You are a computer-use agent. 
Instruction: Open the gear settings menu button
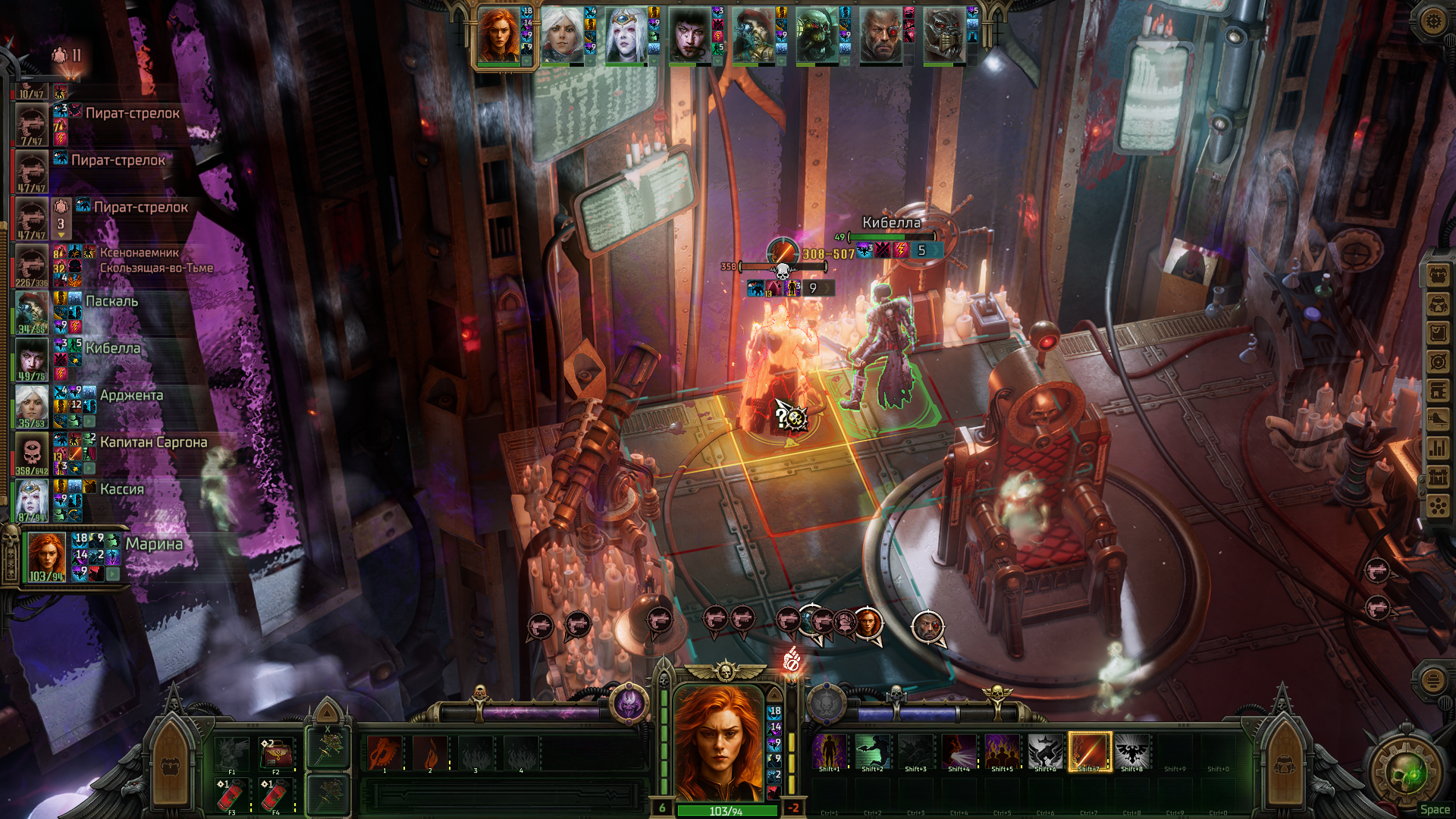coord(1432,20)
